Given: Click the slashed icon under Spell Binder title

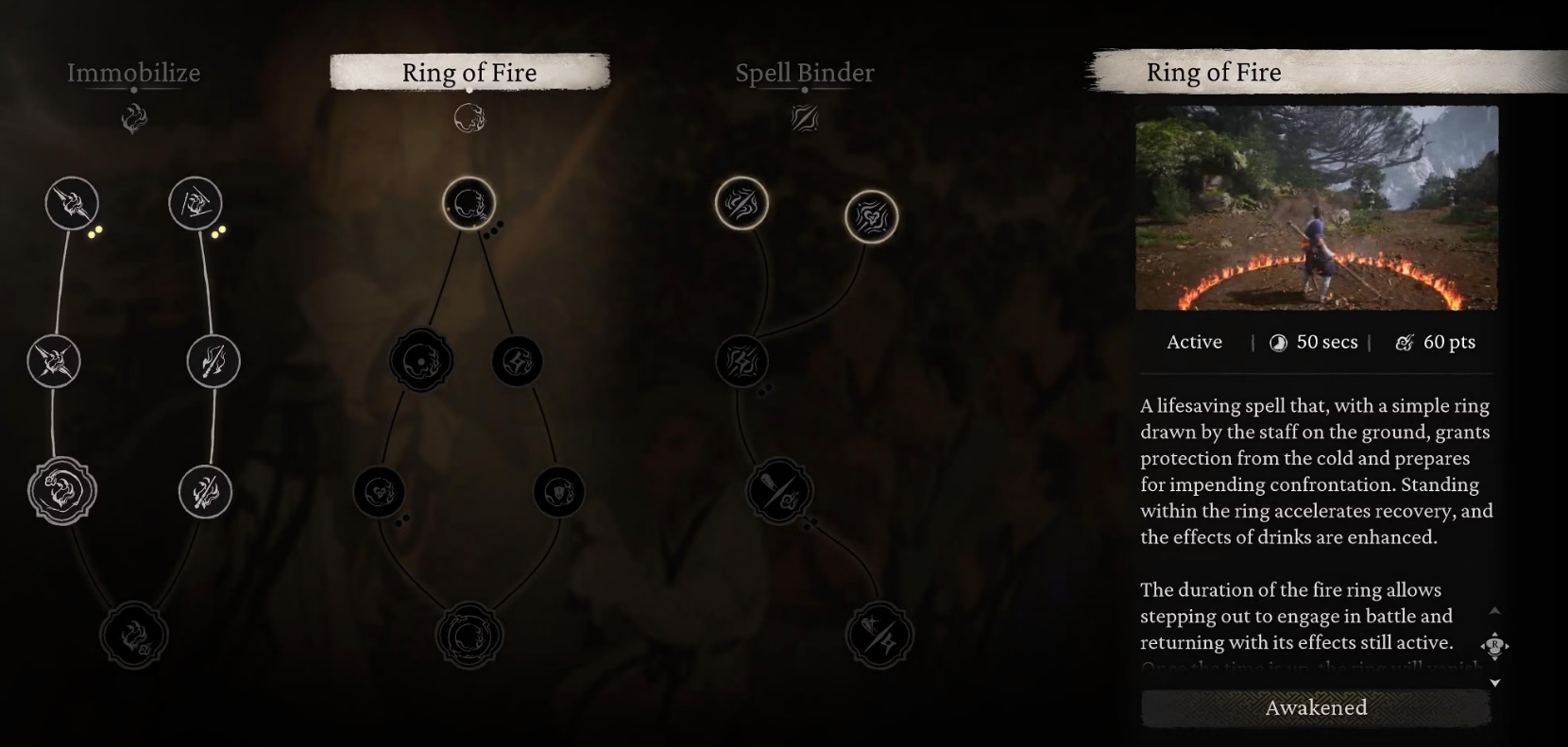Looking at the screenshot, I should click(805, 119).
